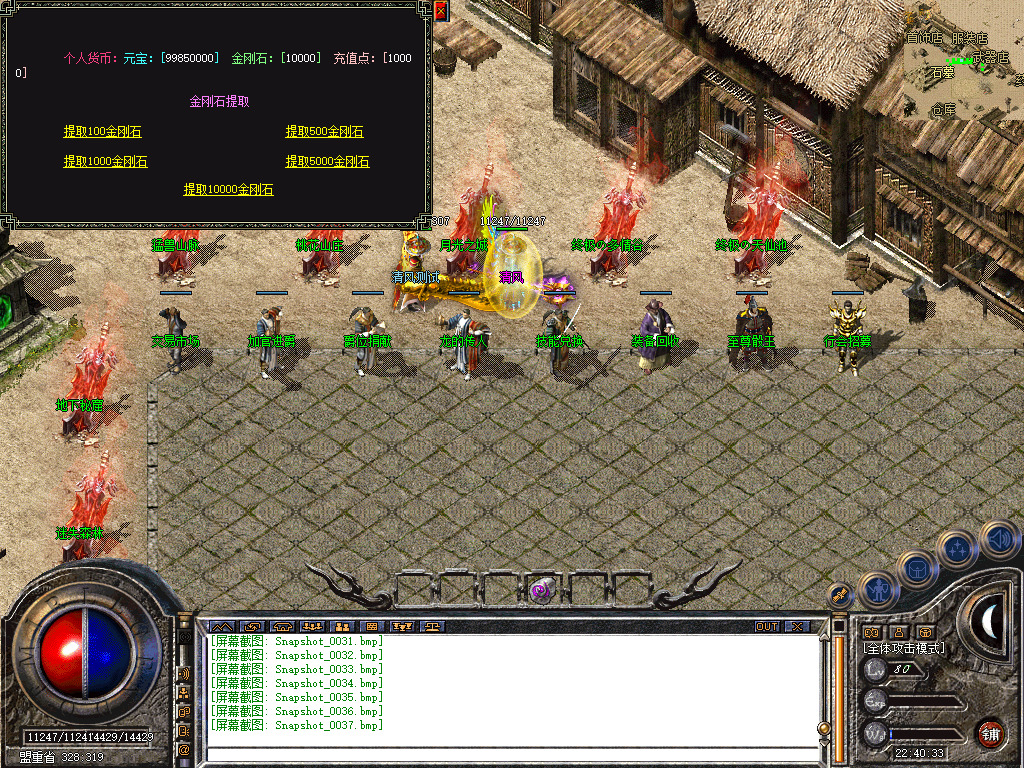The image size is (1024, 768).
Task: Click the red 铺 shop button
Action: tap(990, 733)
